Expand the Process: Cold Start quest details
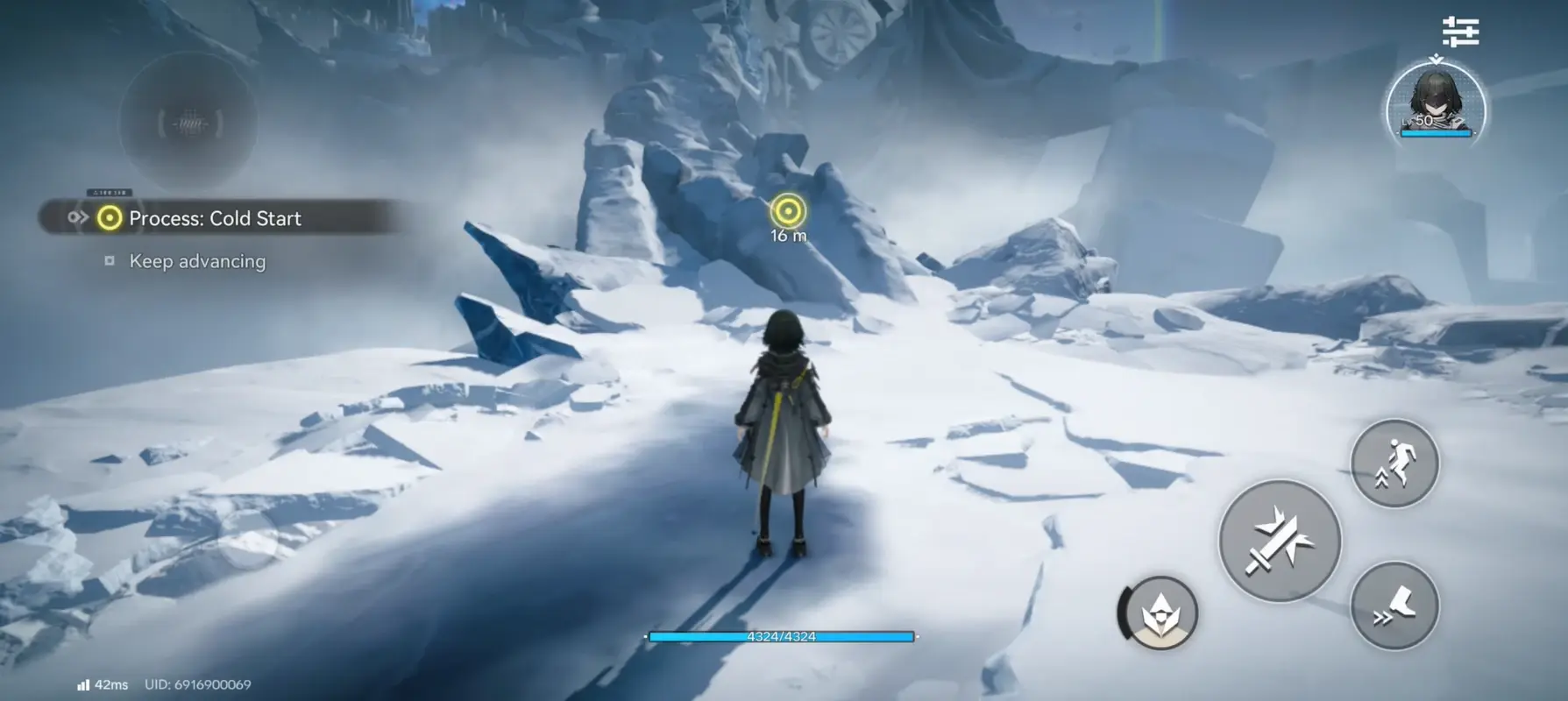 click(216, 218)
